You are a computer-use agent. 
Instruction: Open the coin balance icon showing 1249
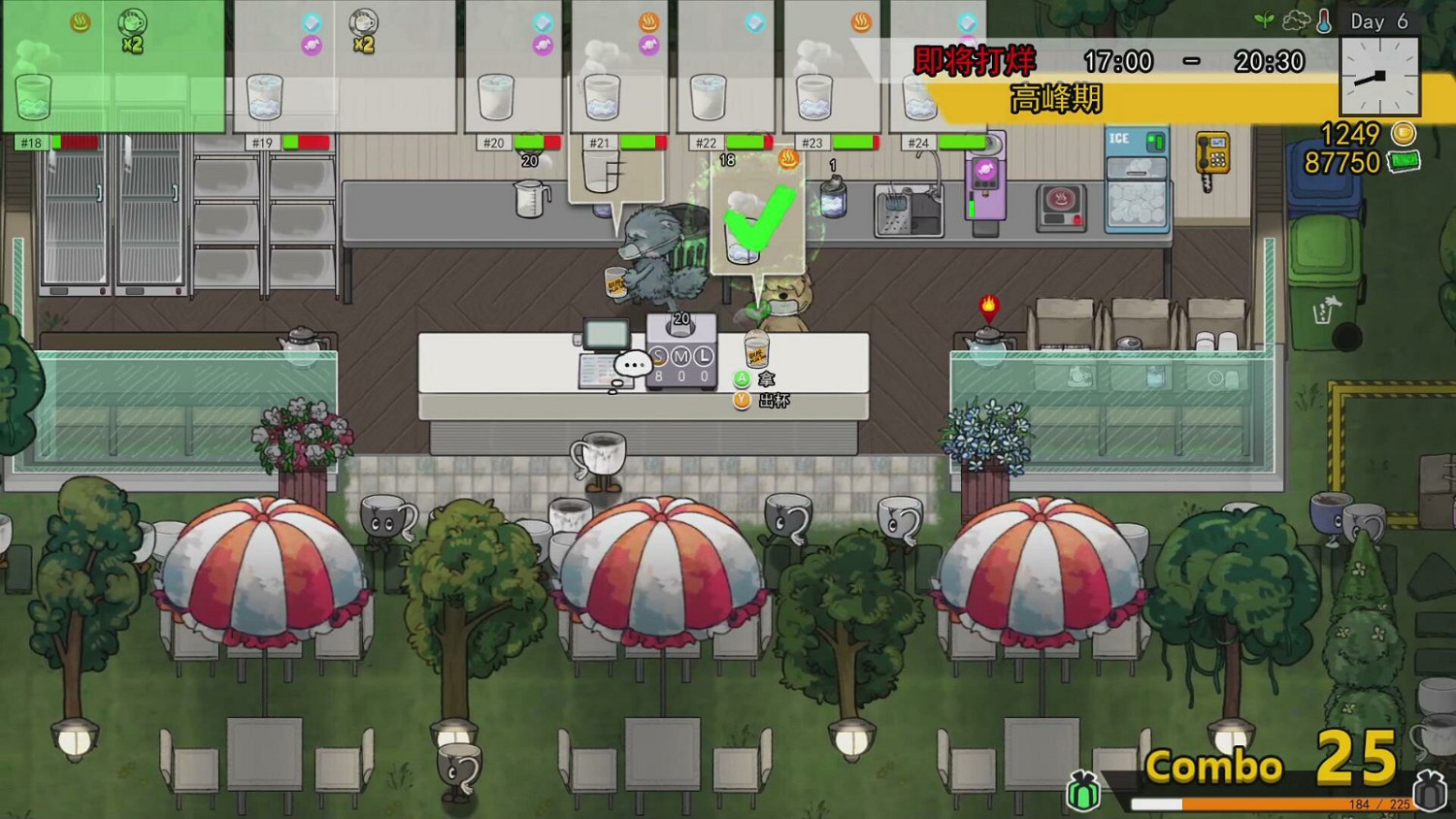pyautogui.click(x=1402, y=135)
